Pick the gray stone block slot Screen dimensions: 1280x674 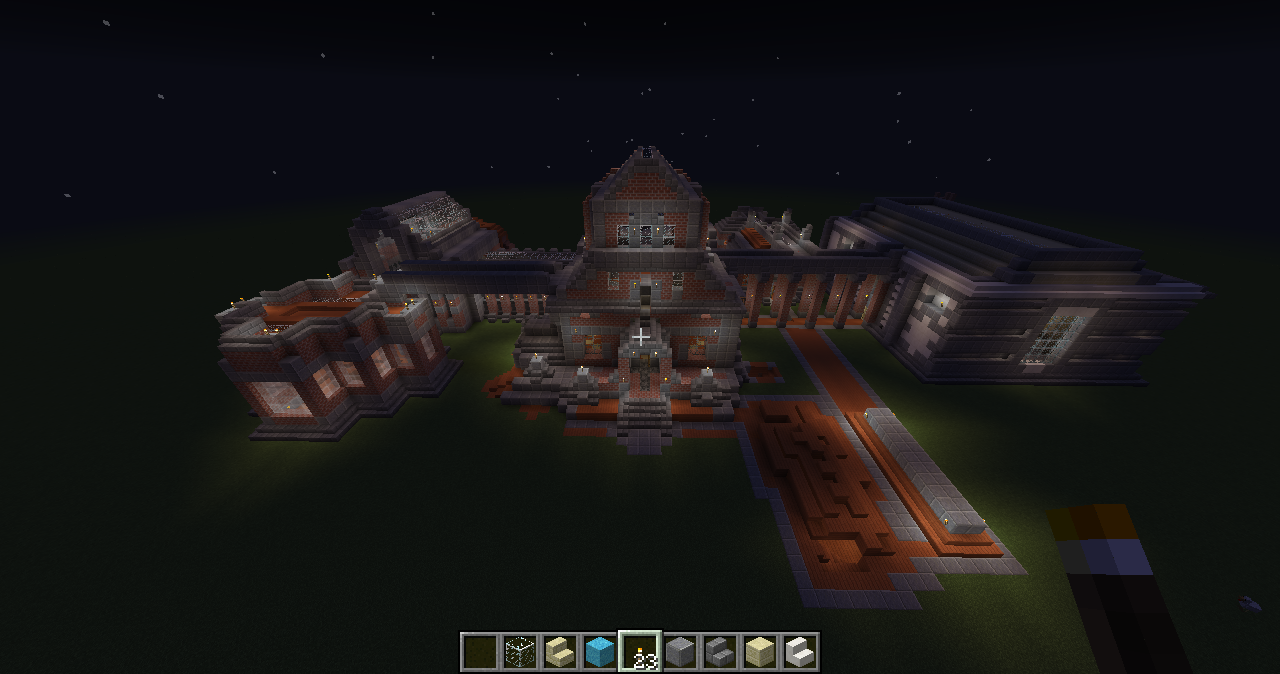[680, 652]
